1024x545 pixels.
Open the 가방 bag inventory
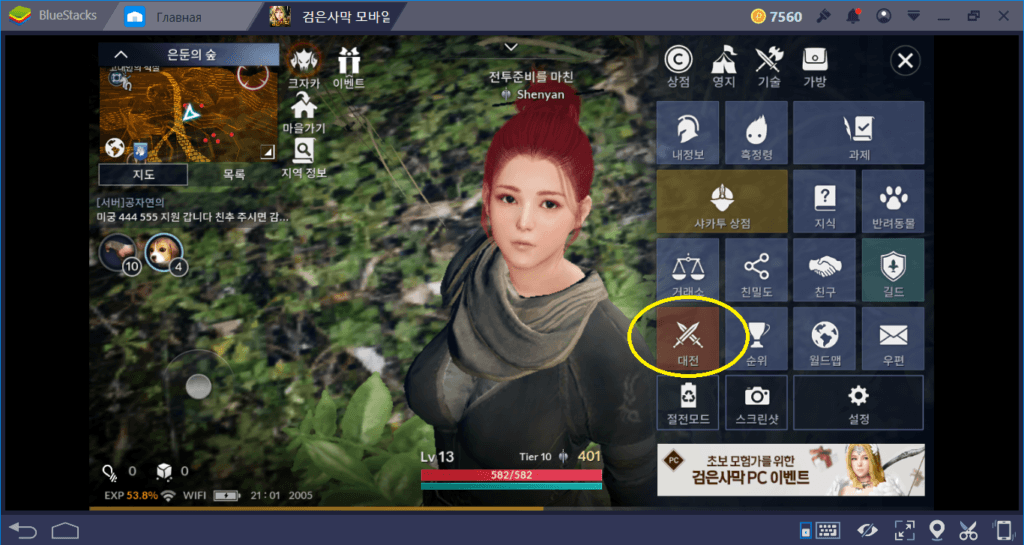point(815,66)
